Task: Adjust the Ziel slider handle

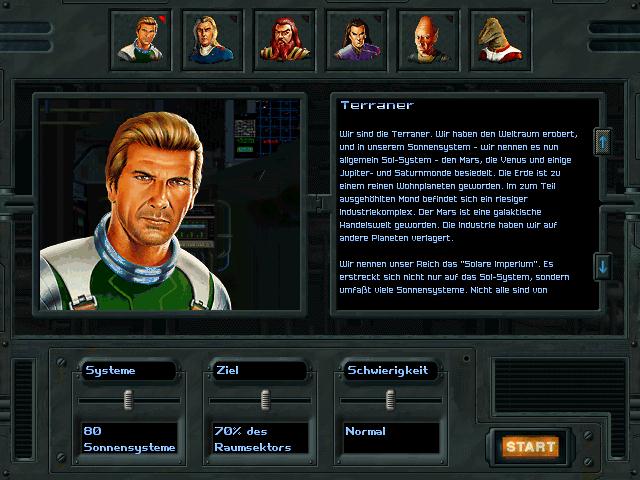Action: [265, 400]
